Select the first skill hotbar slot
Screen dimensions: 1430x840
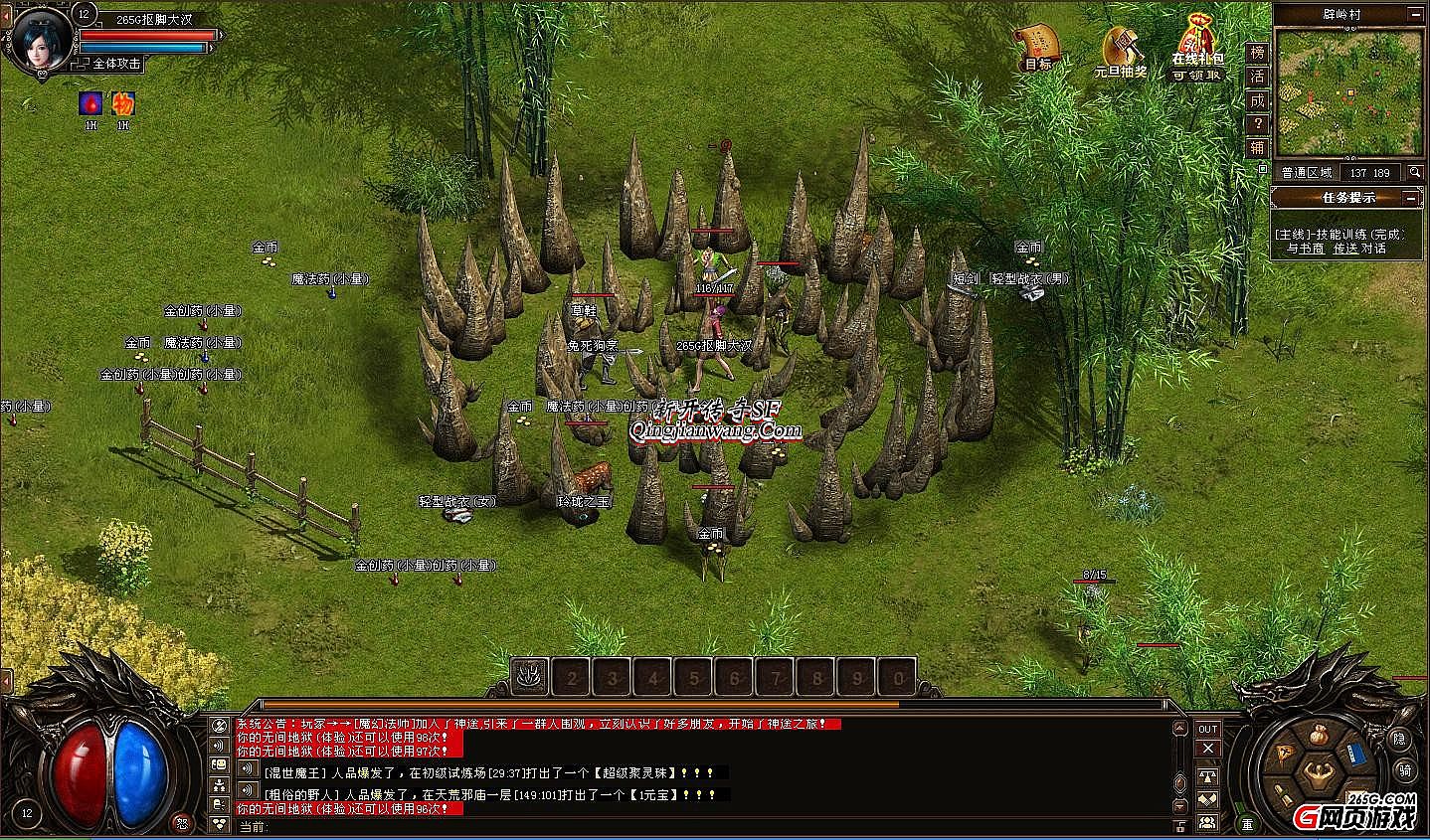tap(531, 677)
